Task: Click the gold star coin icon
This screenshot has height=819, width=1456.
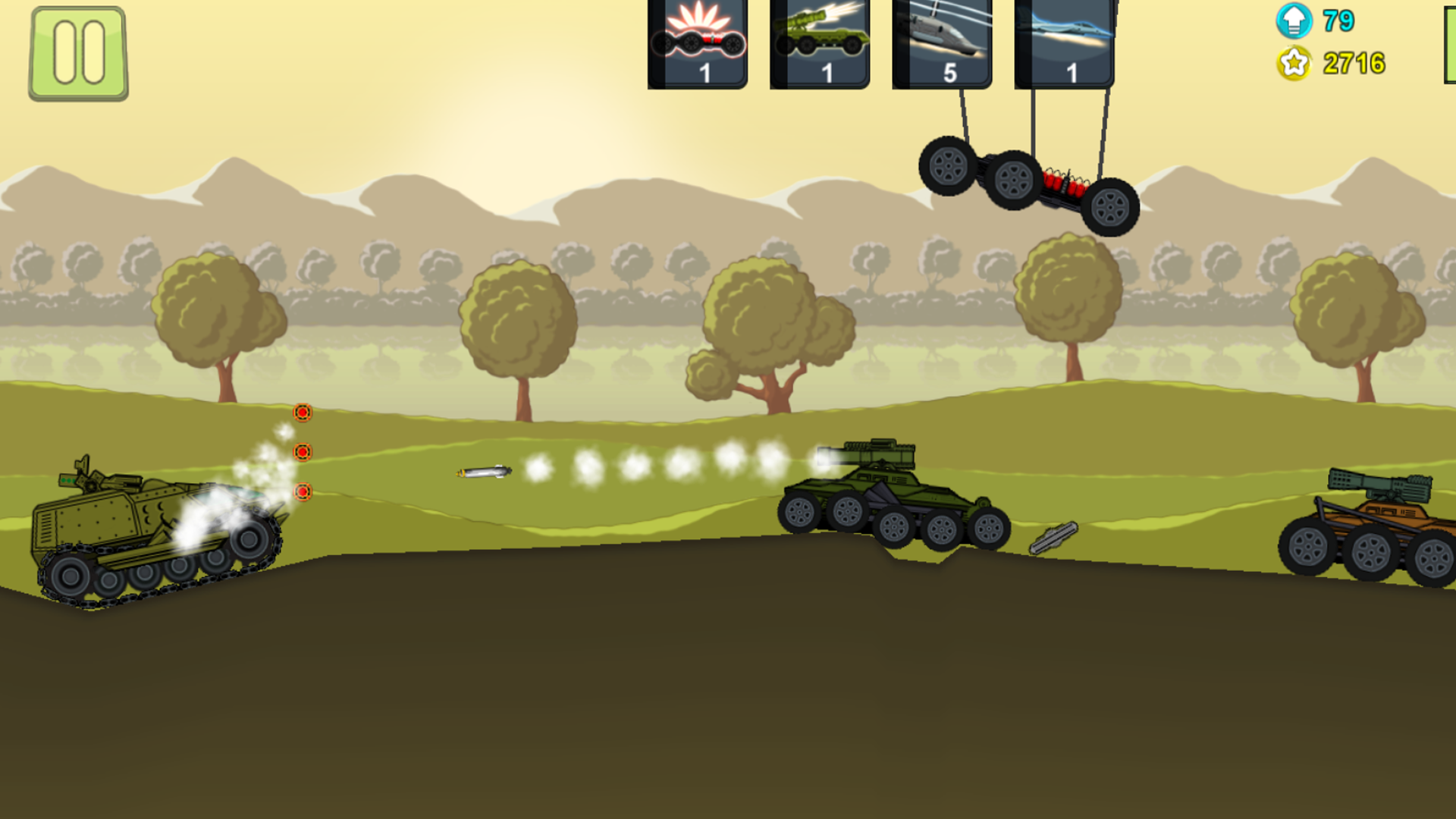Action: coord(1294,64)
